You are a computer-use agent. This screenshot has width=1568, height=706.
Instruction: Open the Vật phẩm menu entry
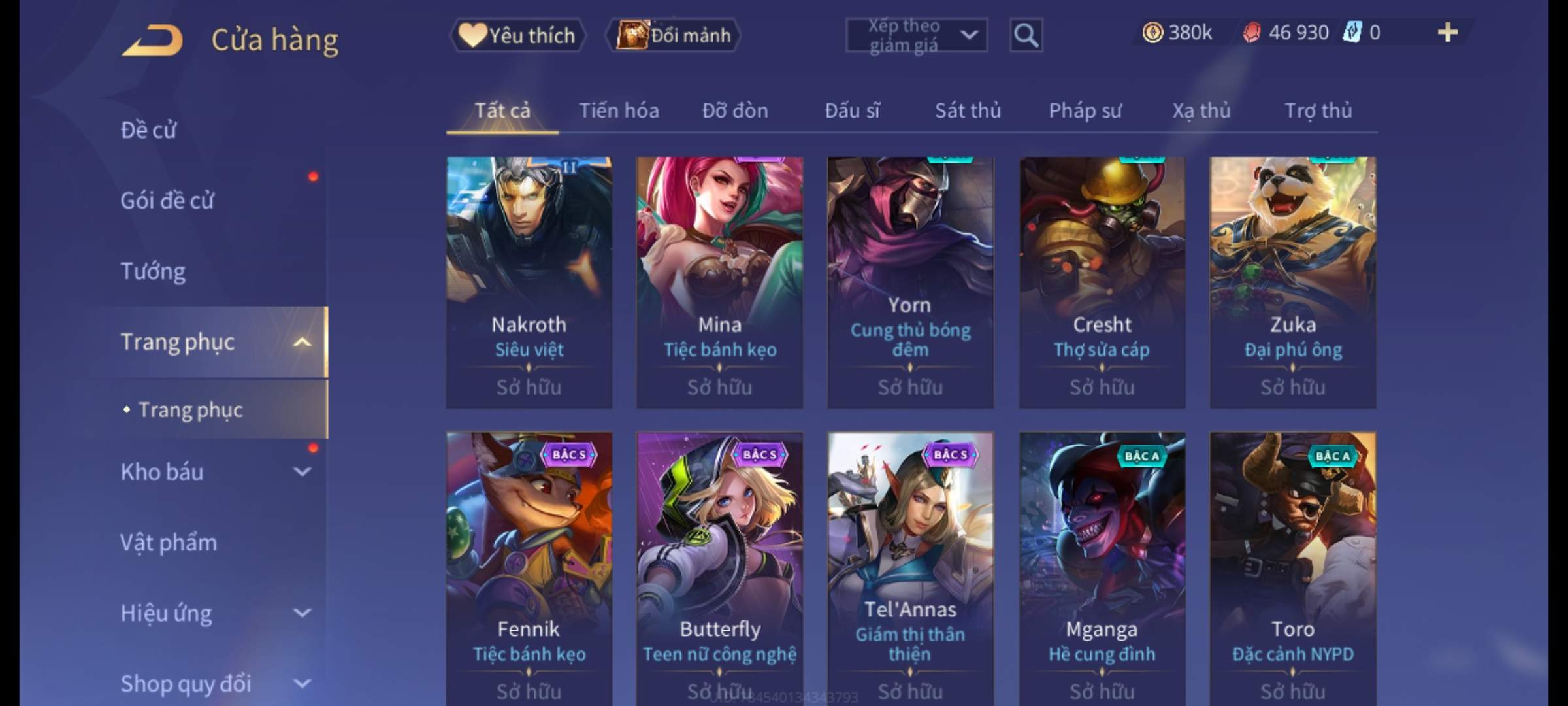pos(169,543)
